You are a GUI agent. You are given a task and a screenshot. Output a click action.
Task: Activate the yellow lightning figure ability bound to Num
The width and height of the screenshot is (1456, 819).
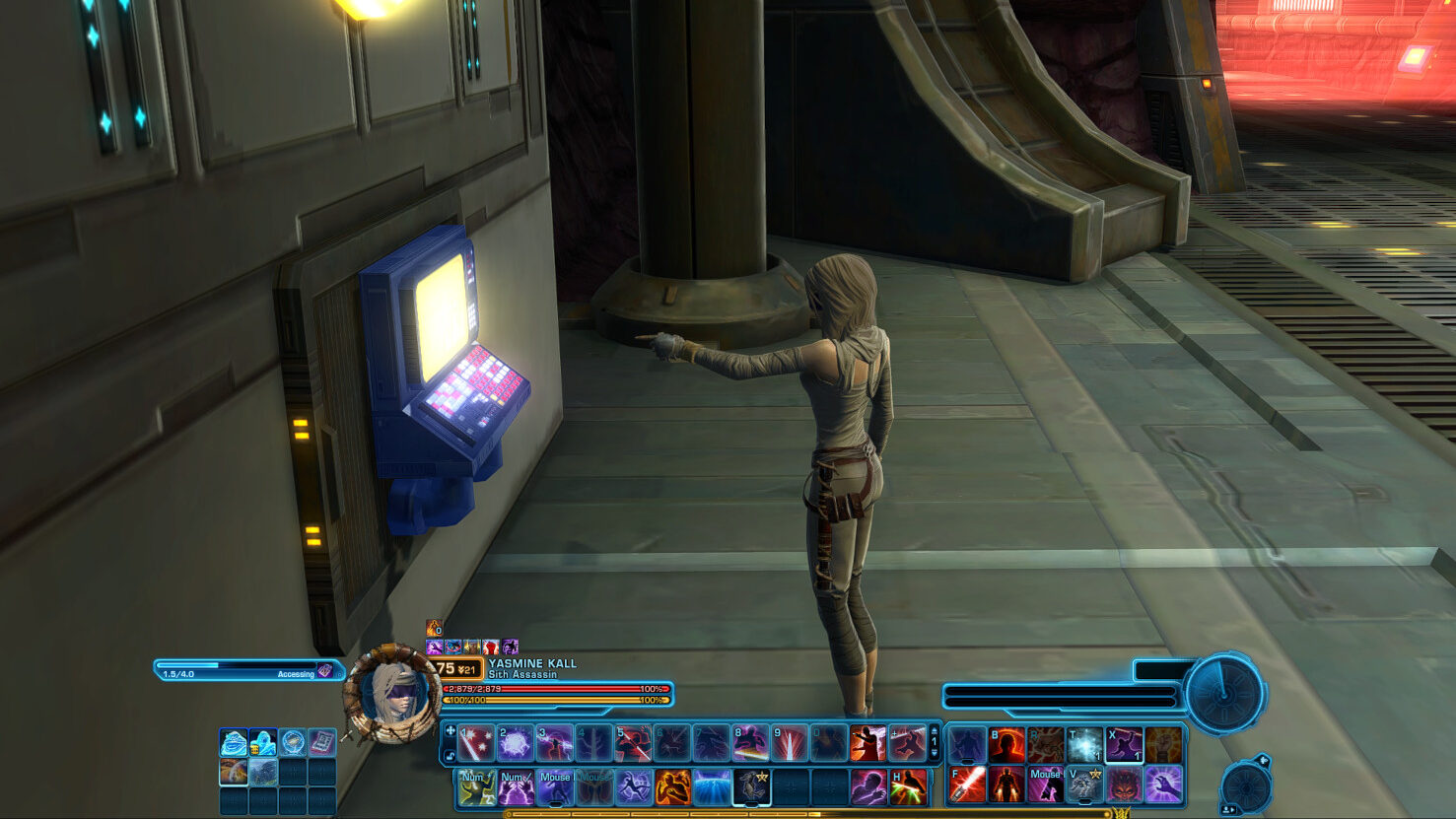coord(476,787)
